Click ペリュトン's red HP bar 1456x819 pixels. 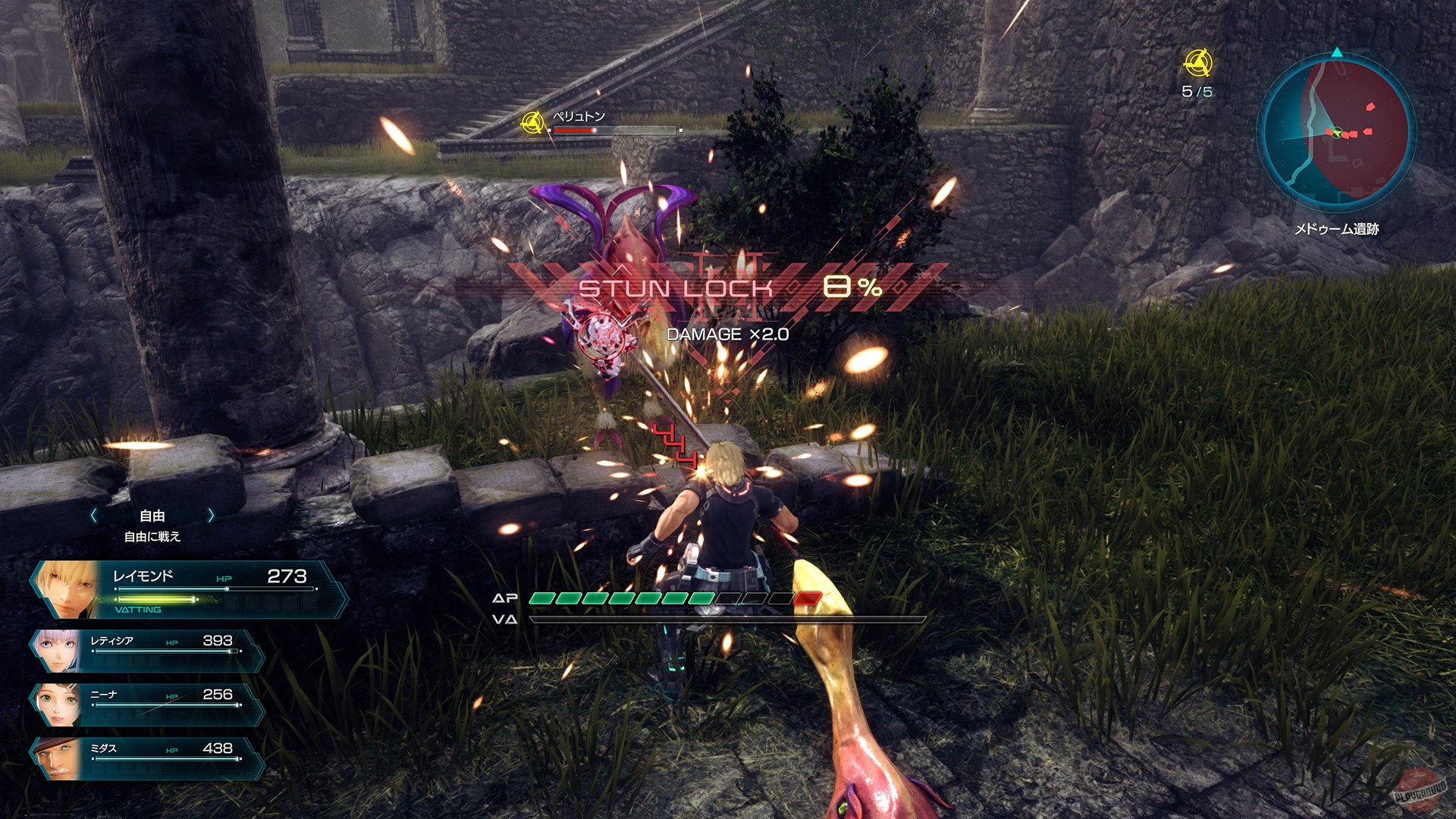[x=576, y=131]
